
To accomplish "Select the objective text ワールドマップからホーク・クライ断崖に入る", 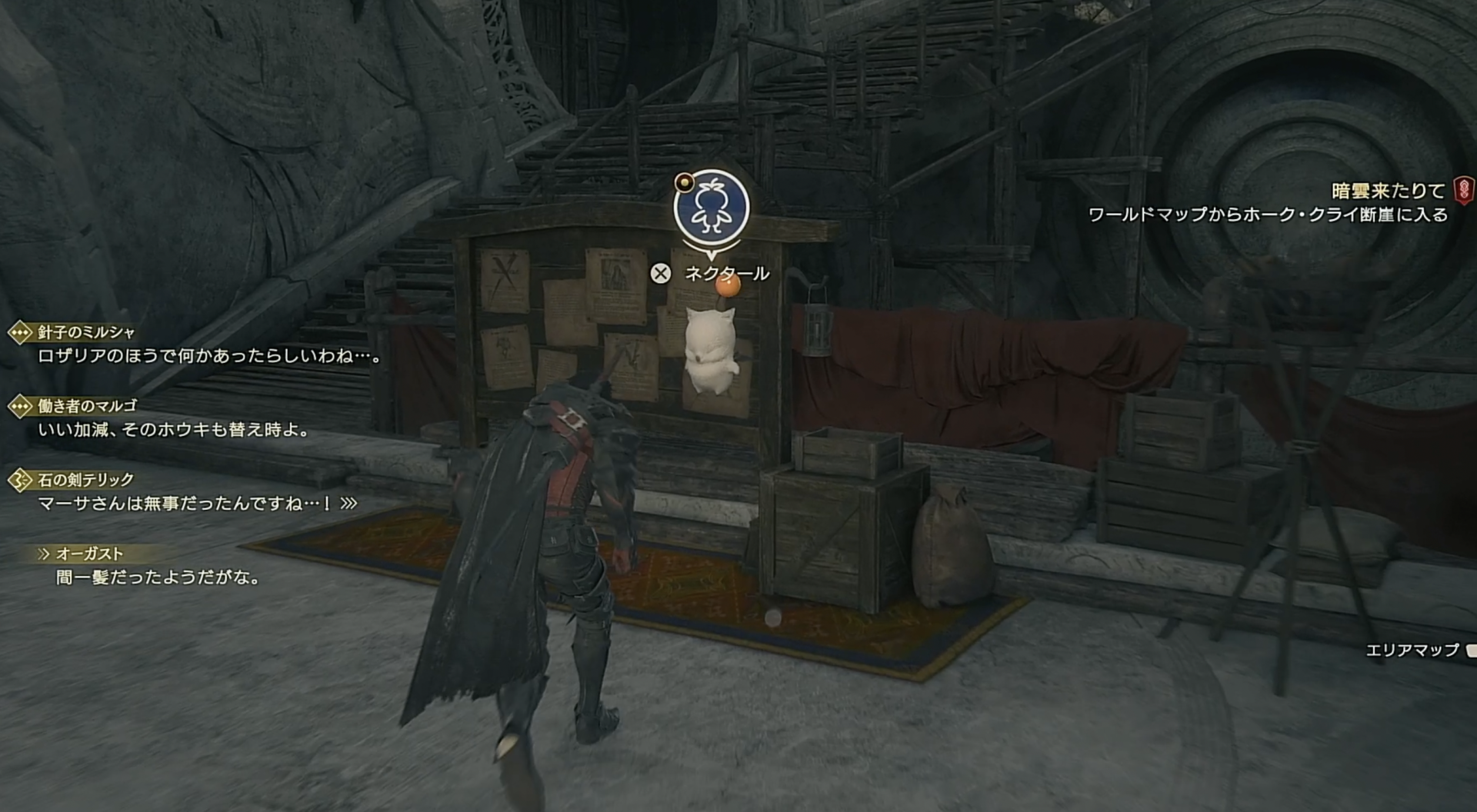I will 1273,215.
